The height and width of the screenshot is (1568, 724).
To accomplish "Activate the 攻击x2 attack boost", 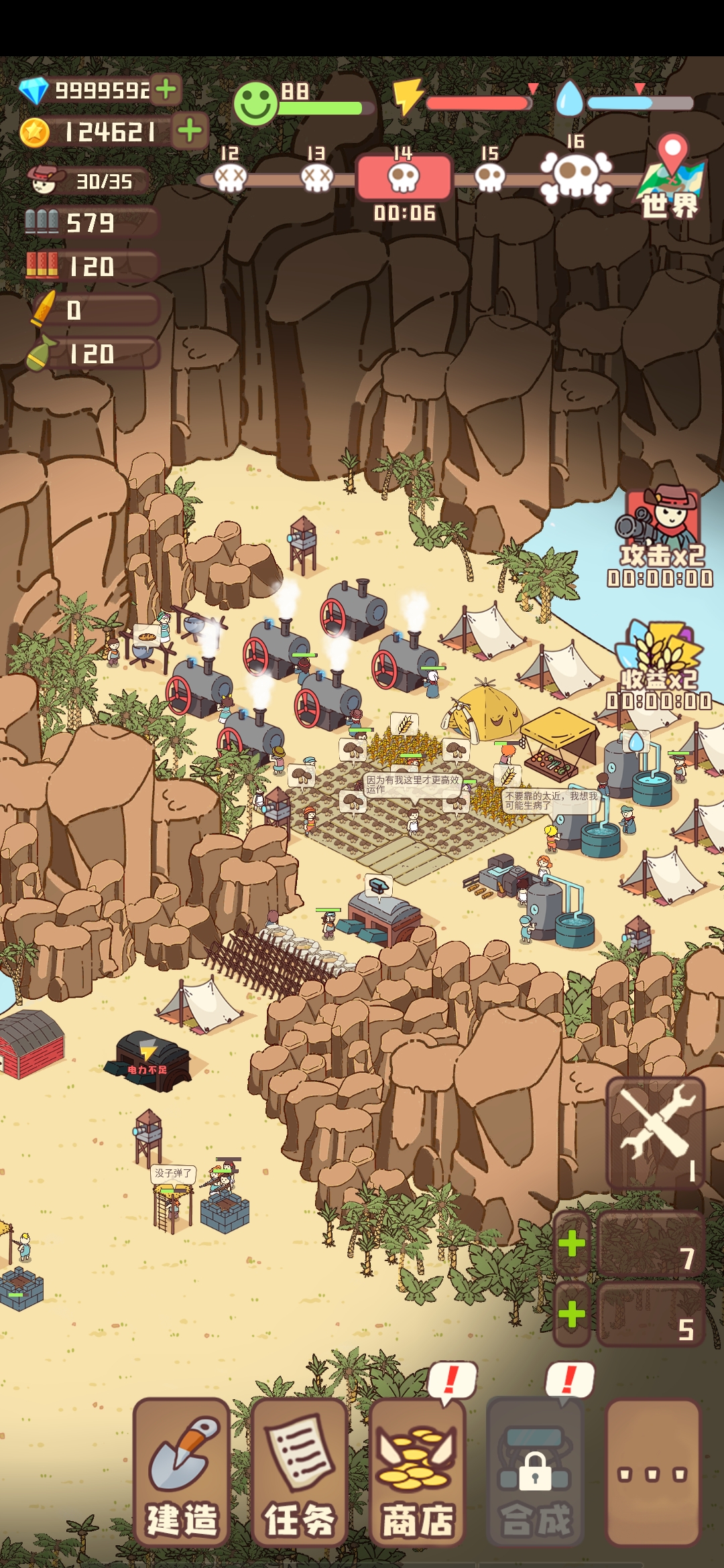I will tap(661, 535).
